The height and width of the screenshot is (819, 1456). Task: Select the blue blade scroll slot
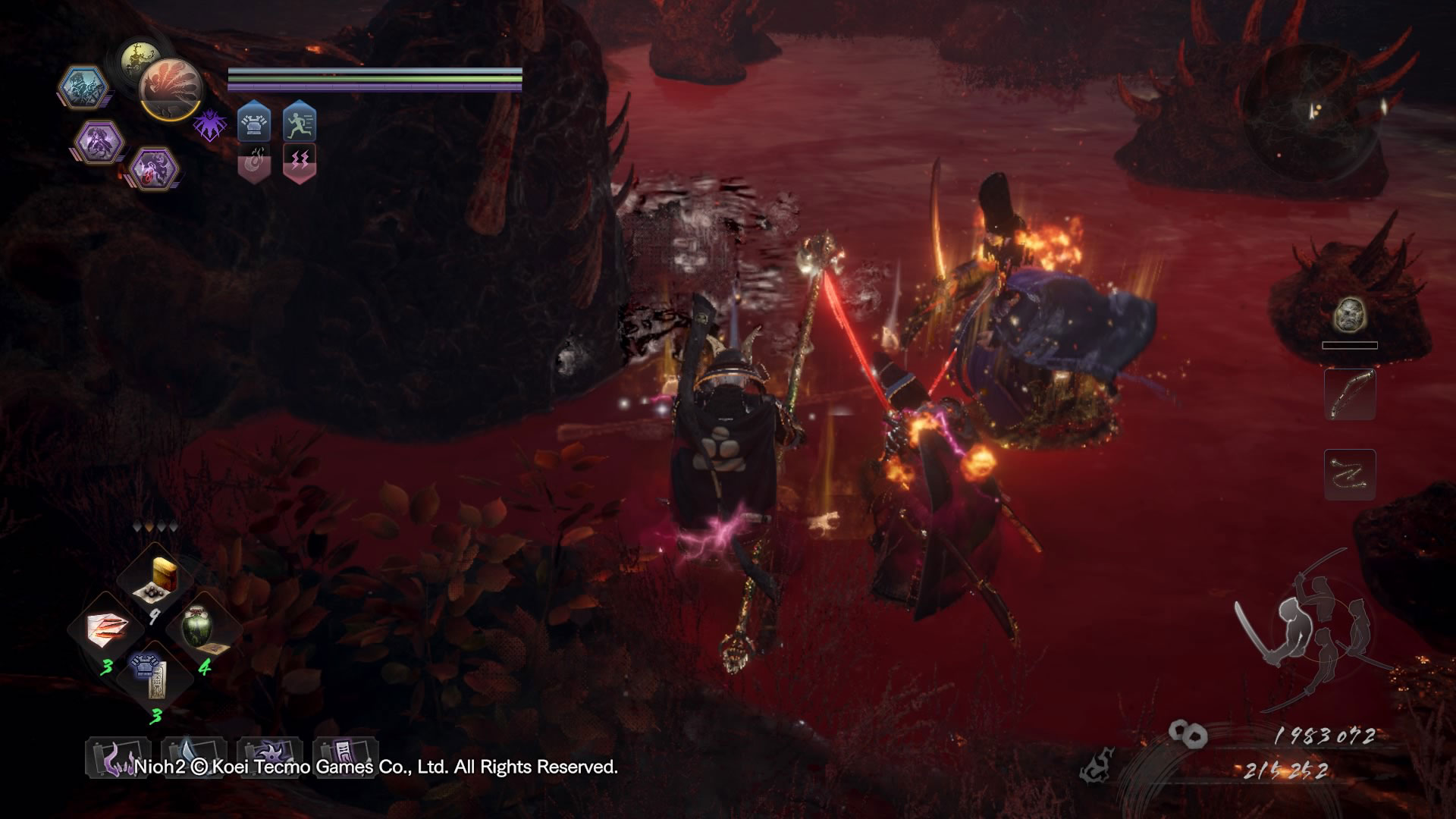click(193, 757)
